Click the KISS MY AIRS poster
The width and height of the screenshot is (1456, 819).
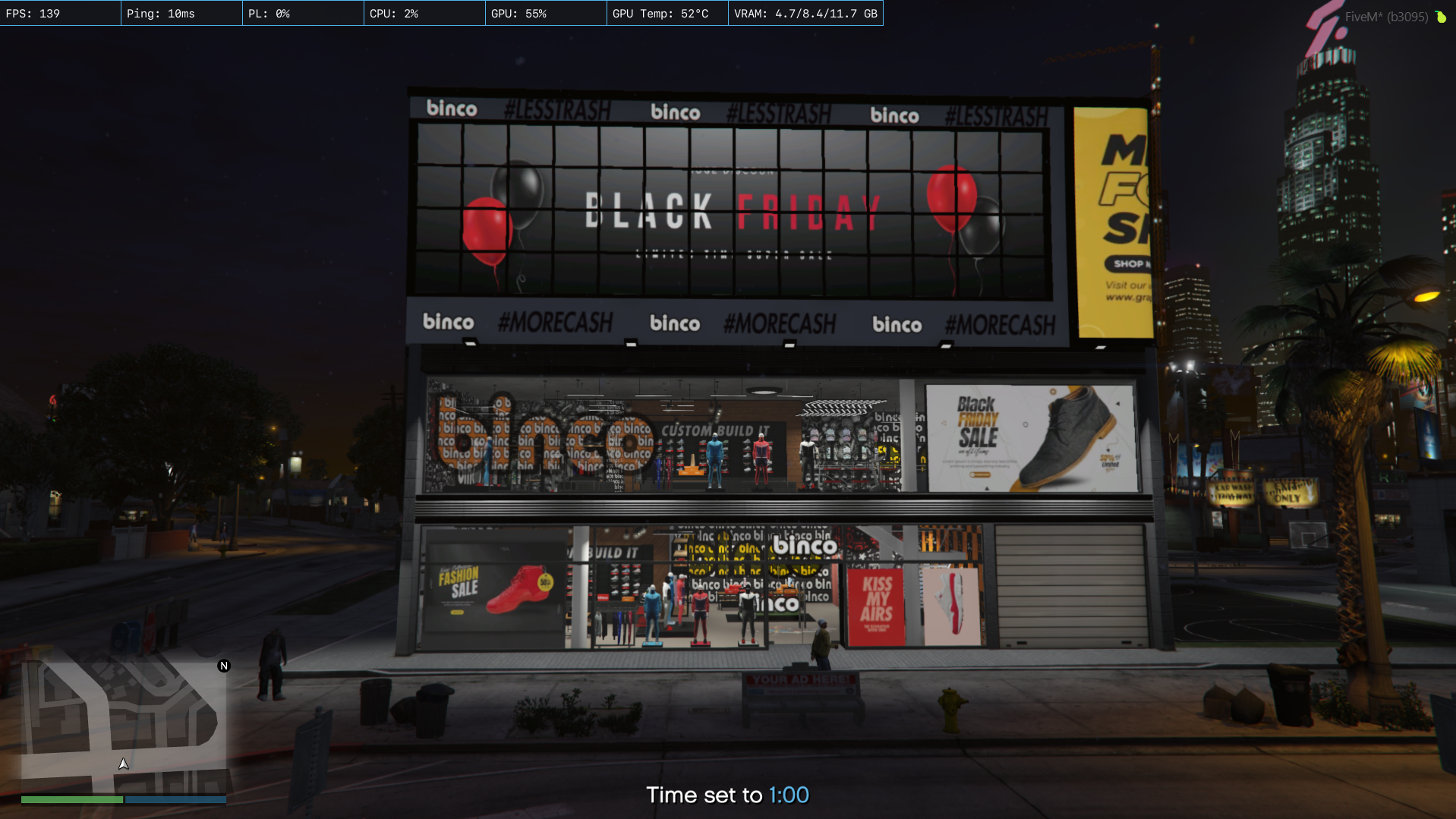point(877,600)
